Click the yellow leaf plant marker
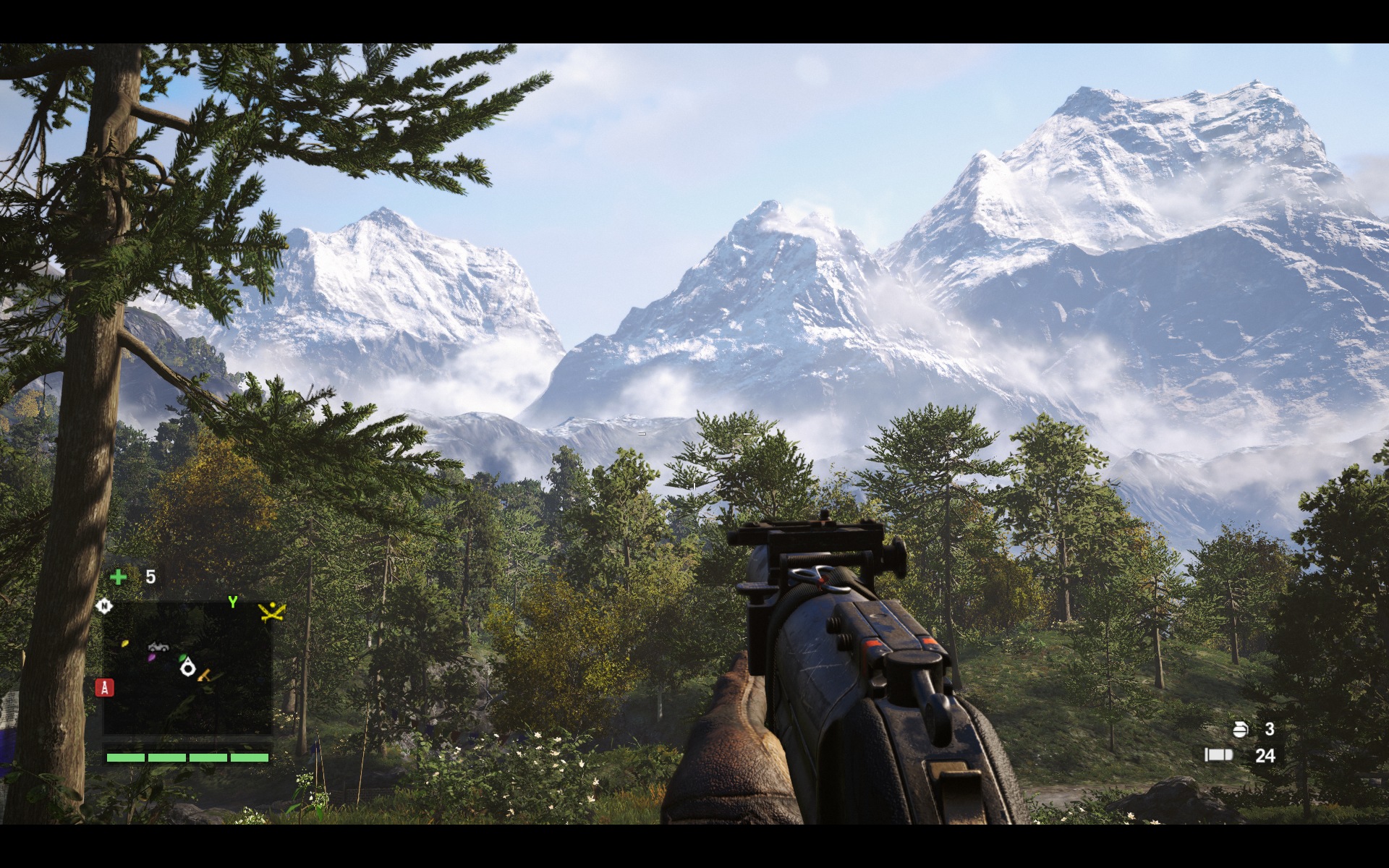This screenshot has width=1389, height=868. point(125,642)
